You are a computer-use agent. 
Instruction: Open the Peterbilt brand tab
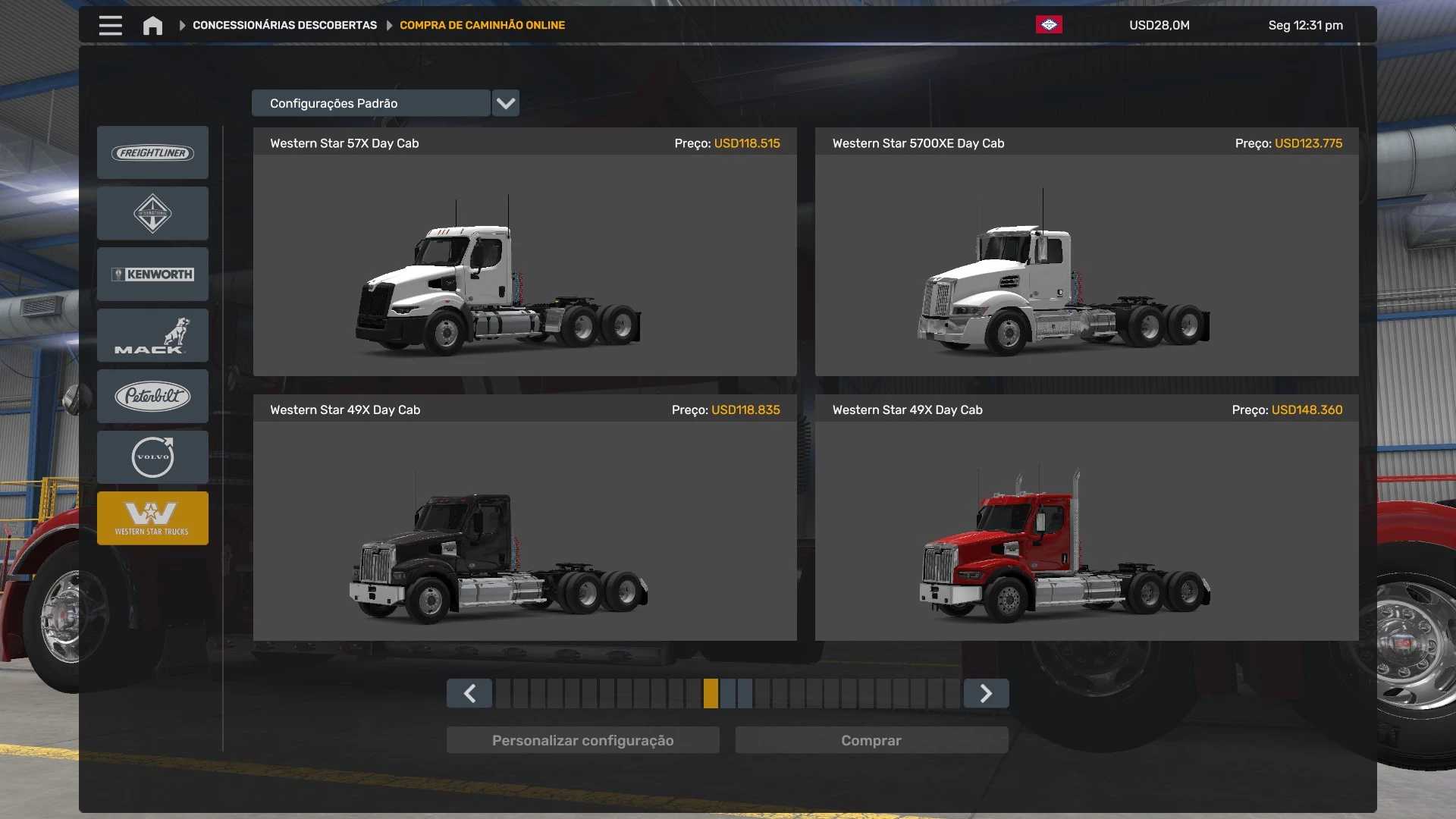click(x=152, y=396)
